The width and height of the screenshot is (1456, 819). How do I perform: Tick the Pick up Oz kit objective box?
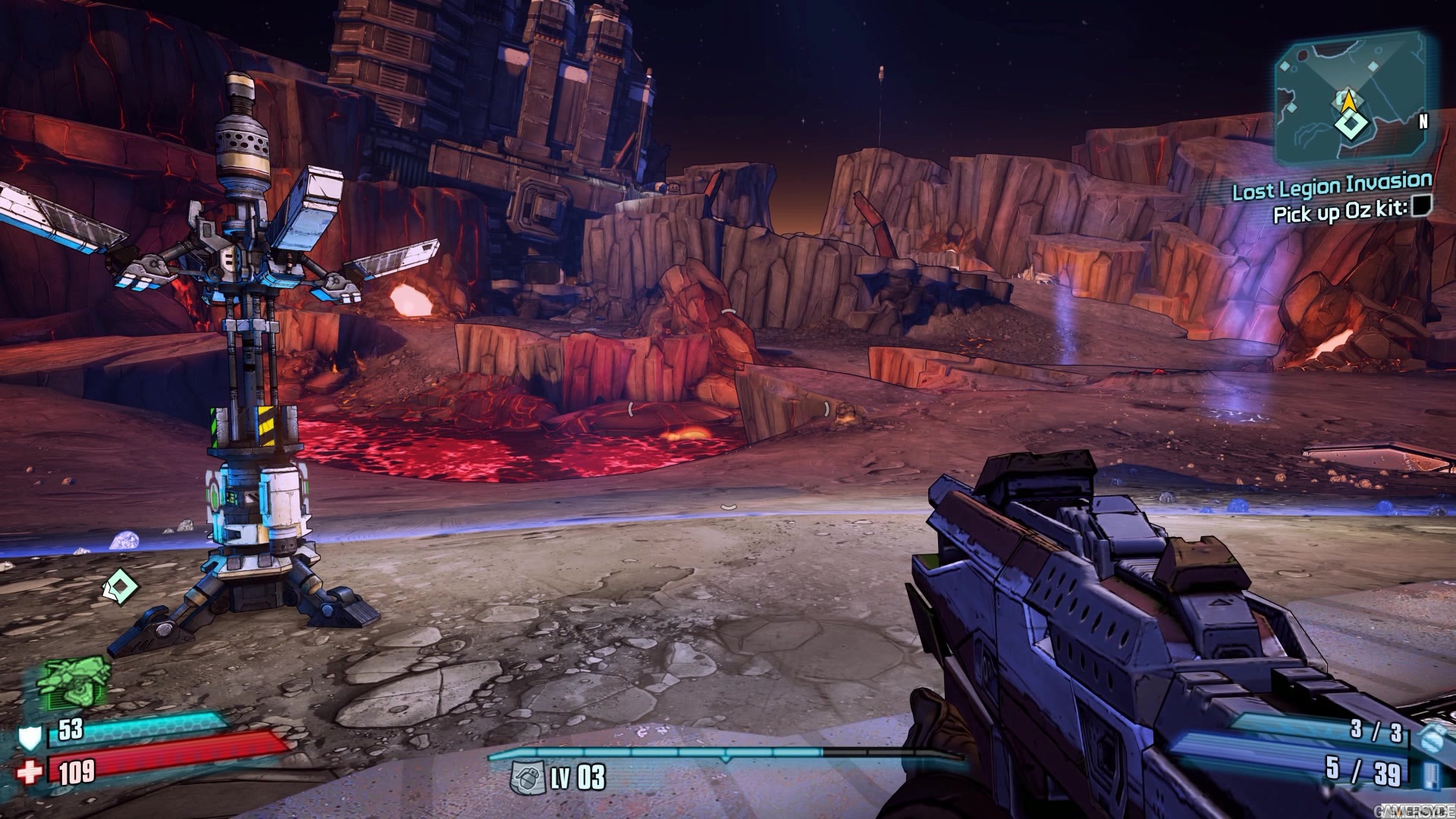(x=1421, y=205)
